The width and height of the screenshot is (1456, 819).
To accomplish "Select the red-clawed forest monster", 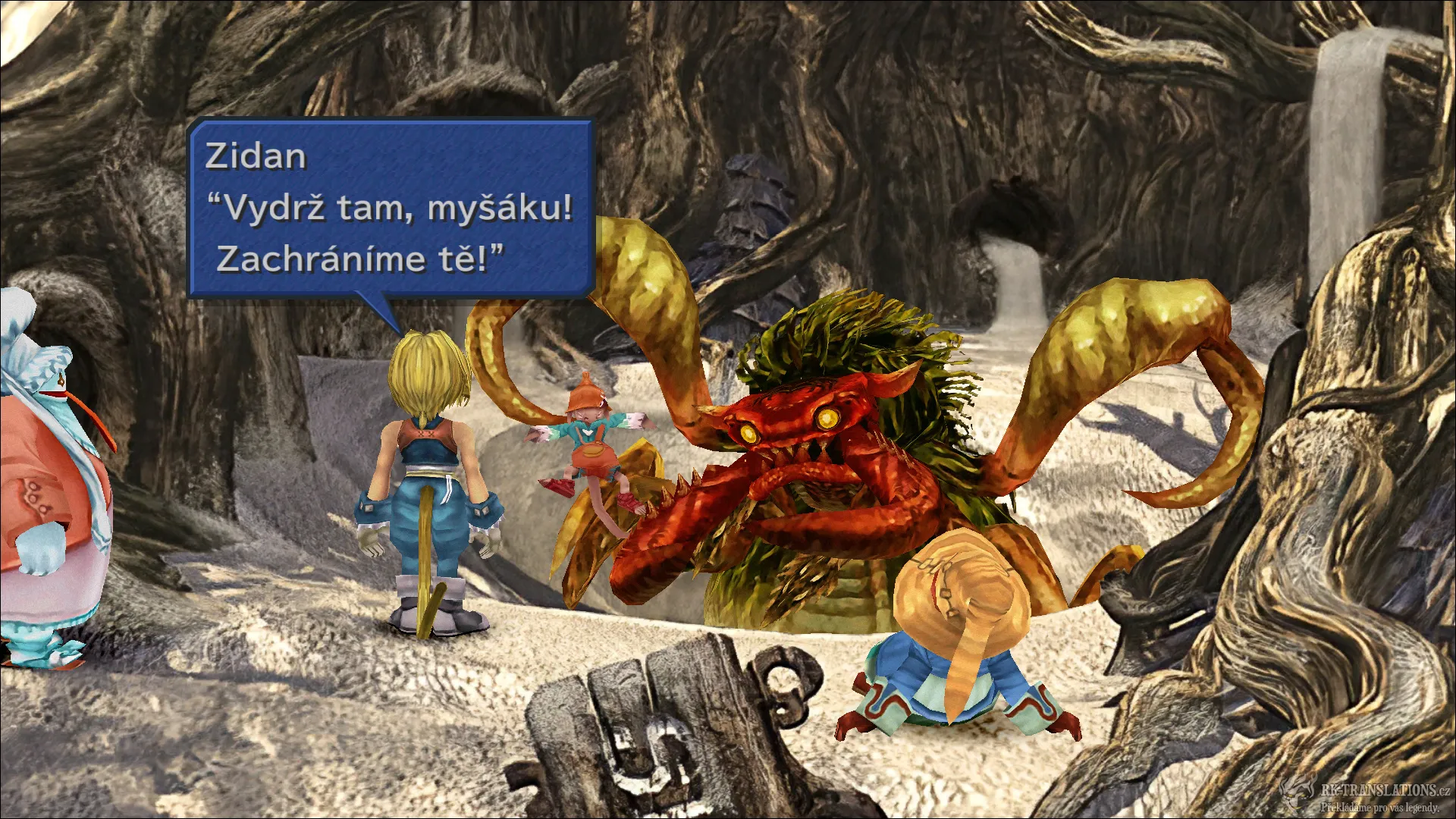I will click(834, 470).
